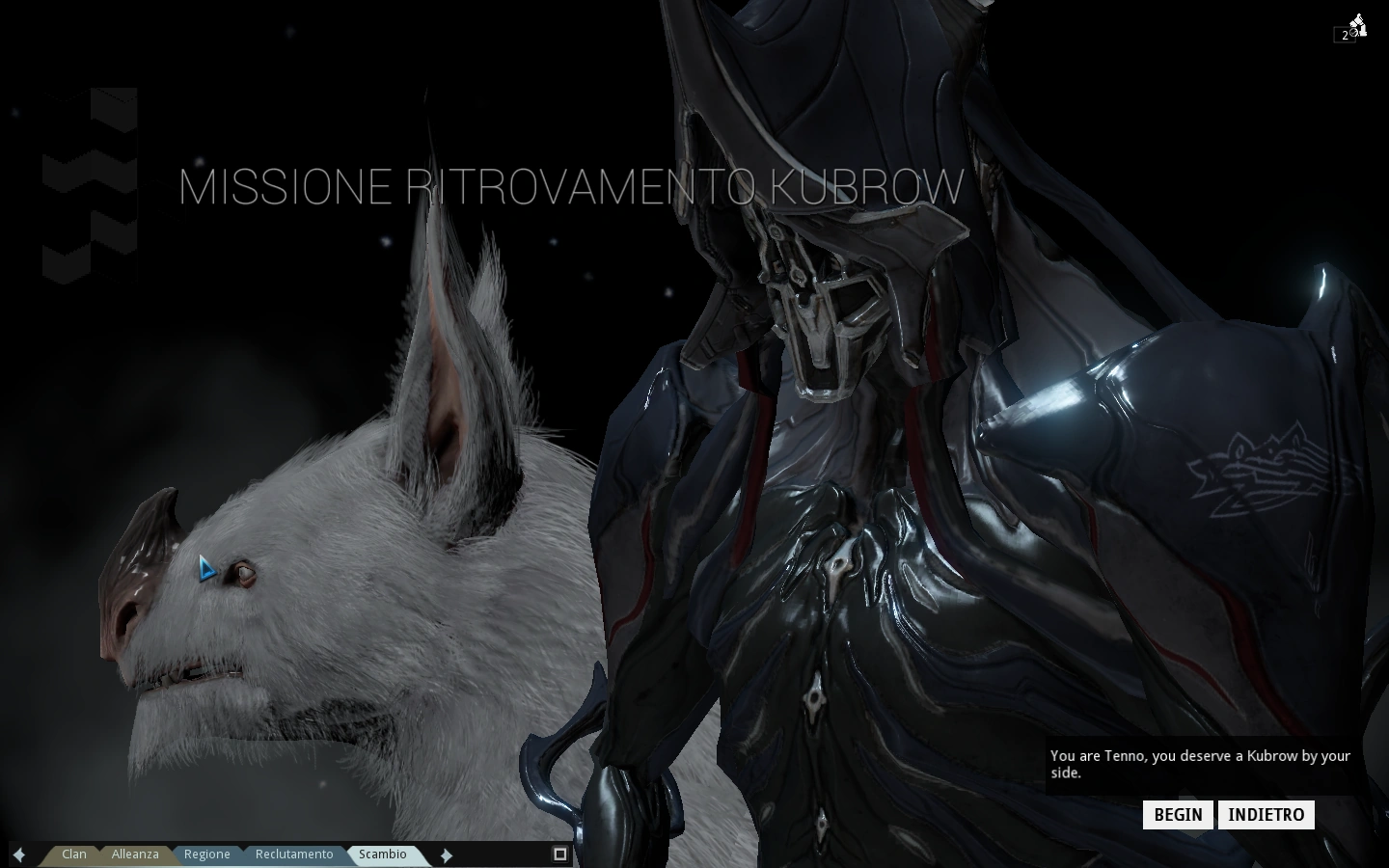Image resolution: width=1389 pixels, height=868 pixels.
Task: Open the Reclutamento recruitment chat
Action: click(294, 854)
